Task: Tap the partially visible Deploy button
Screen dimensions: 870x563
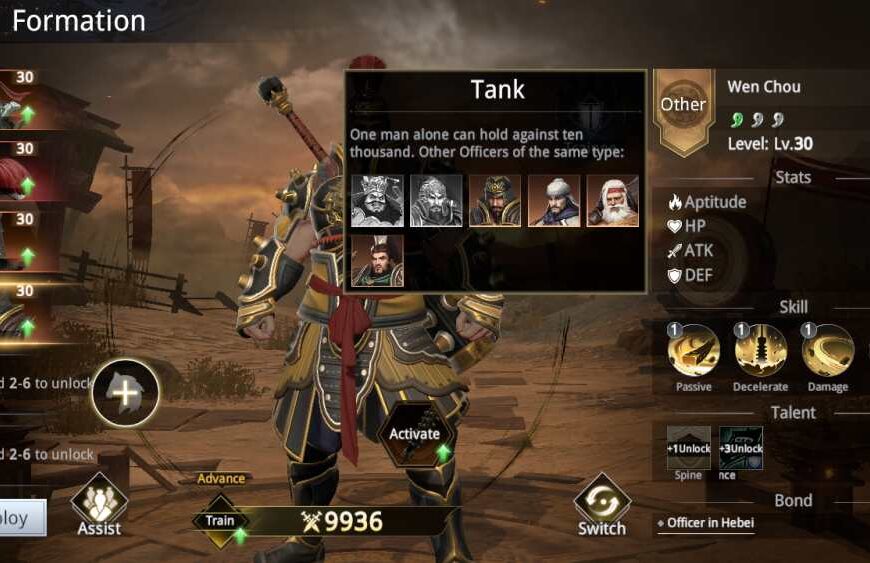Action: 22,519
